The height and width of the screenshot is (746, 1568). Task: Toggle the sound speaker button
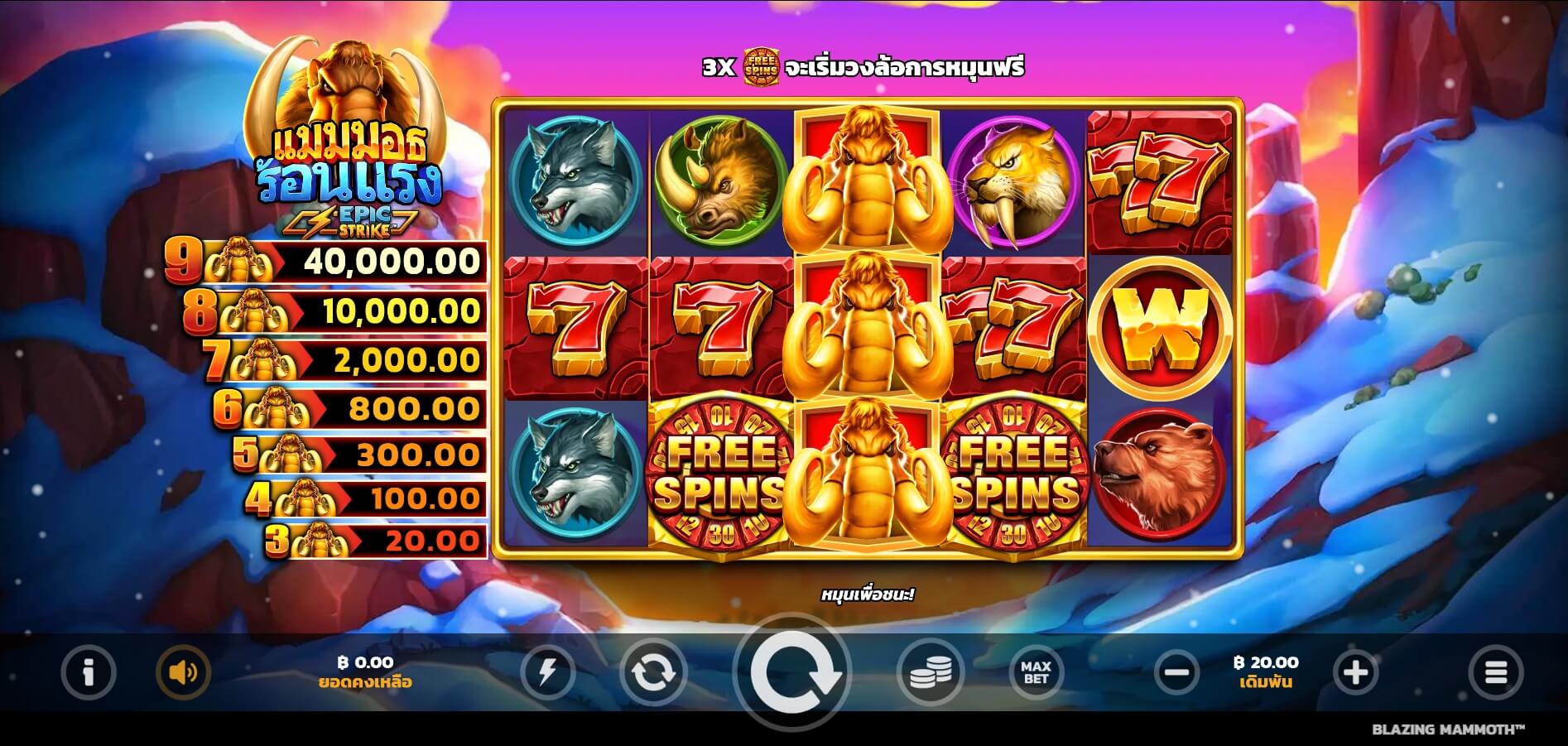(183, 672)
